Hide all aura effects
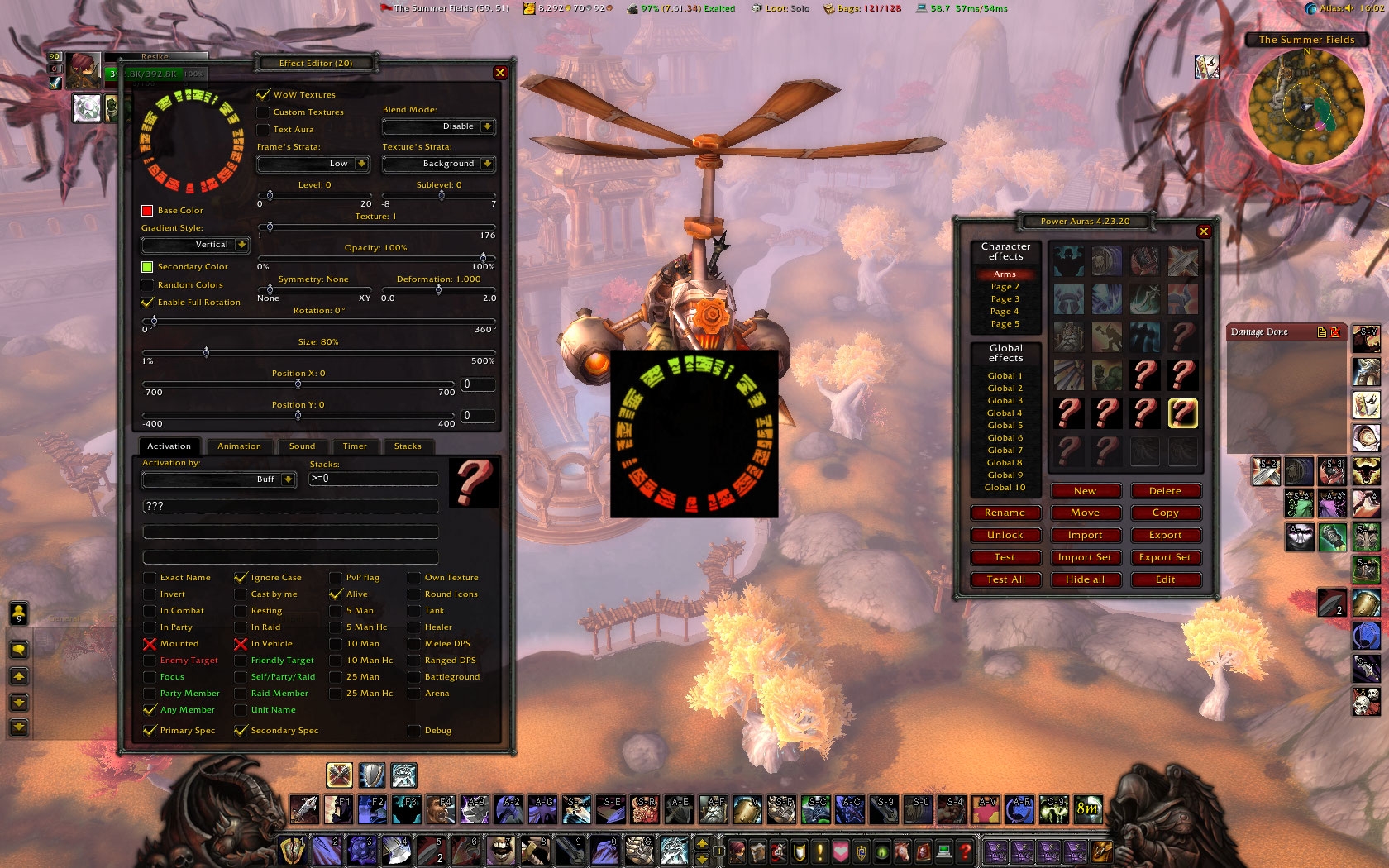1389x868 pixels. tap(1085, 579)
